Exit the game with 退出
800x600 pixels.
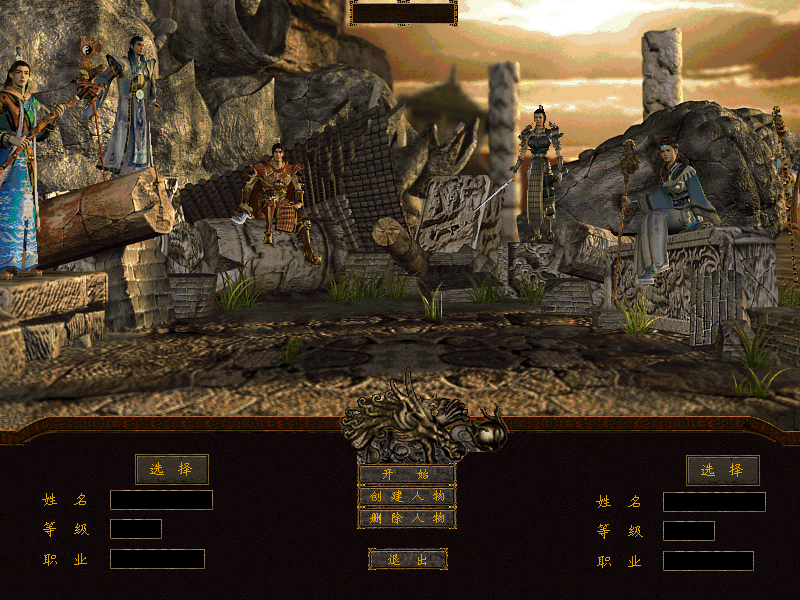coord(407,560)
